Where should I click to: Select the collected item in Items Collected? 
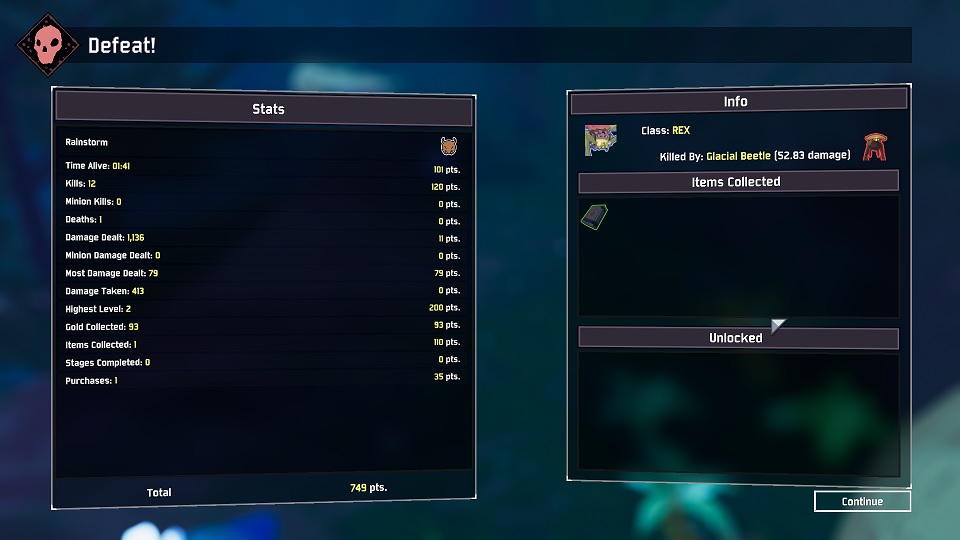click(x=594, y=217)
